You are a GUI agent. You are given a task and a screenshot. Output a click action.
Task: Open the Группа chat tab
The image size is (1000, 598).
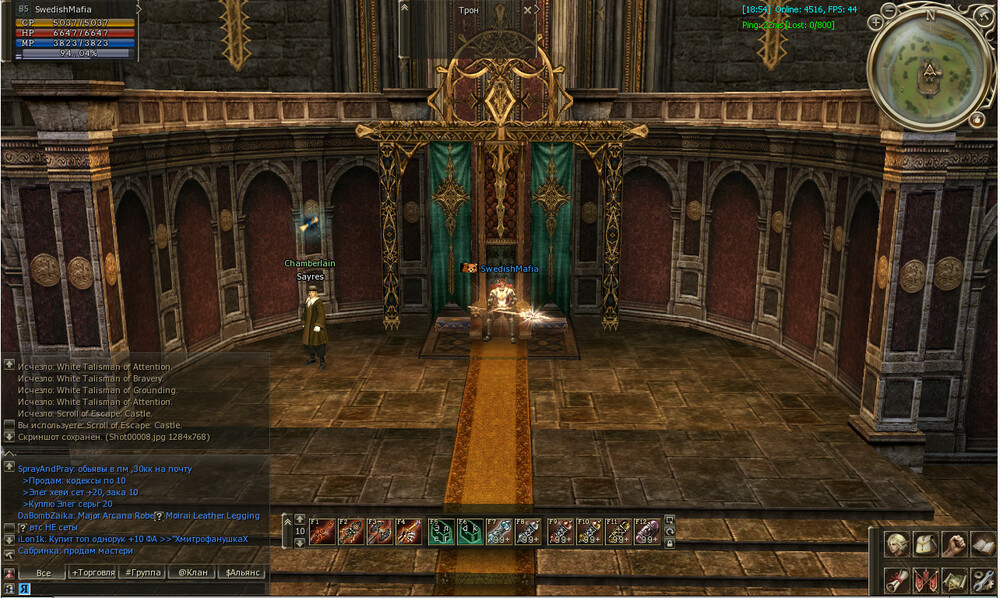click(140, 573)
